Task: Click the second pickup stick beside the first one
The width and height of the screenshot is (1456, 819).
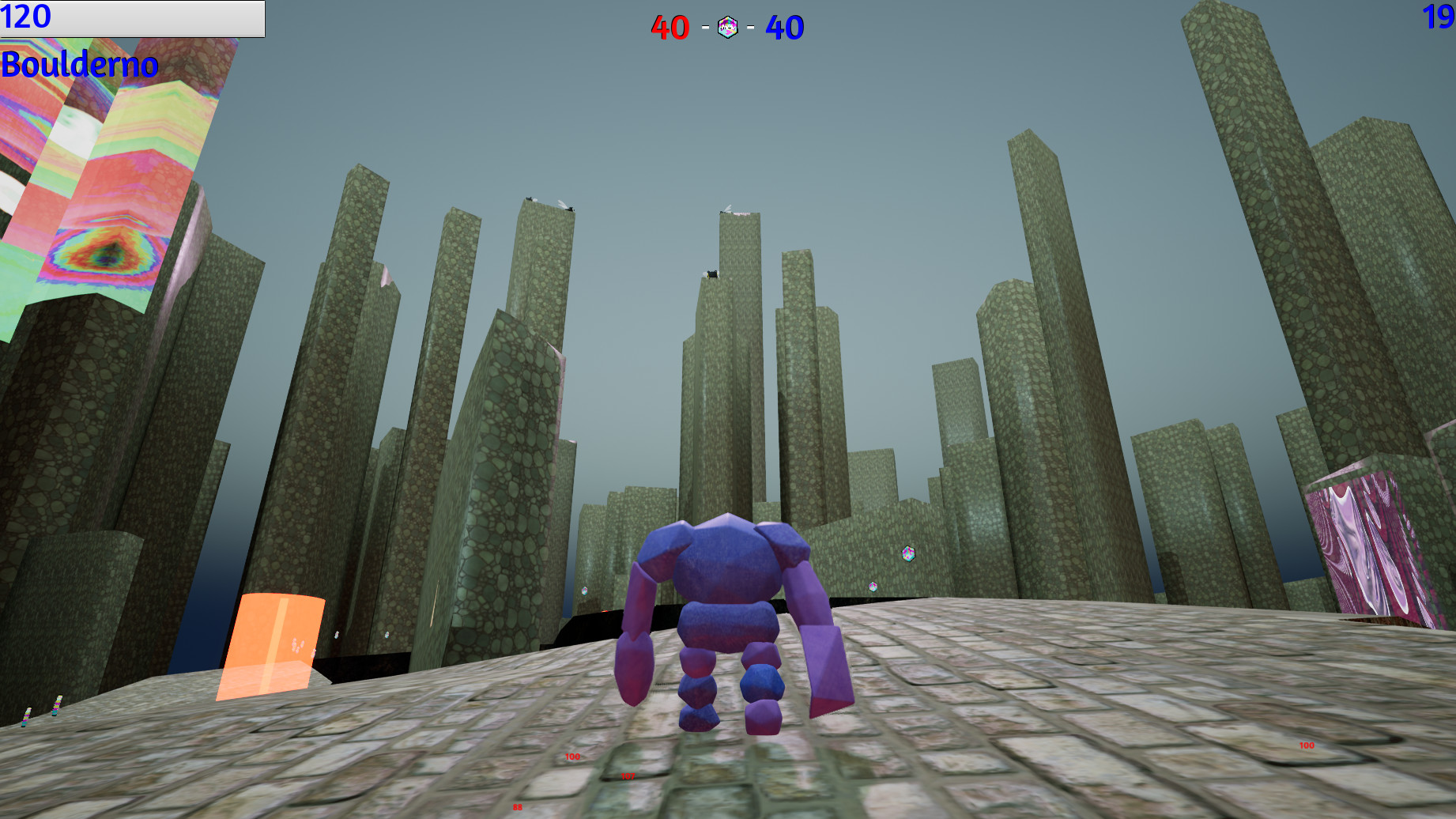Action: pos(55,704)
